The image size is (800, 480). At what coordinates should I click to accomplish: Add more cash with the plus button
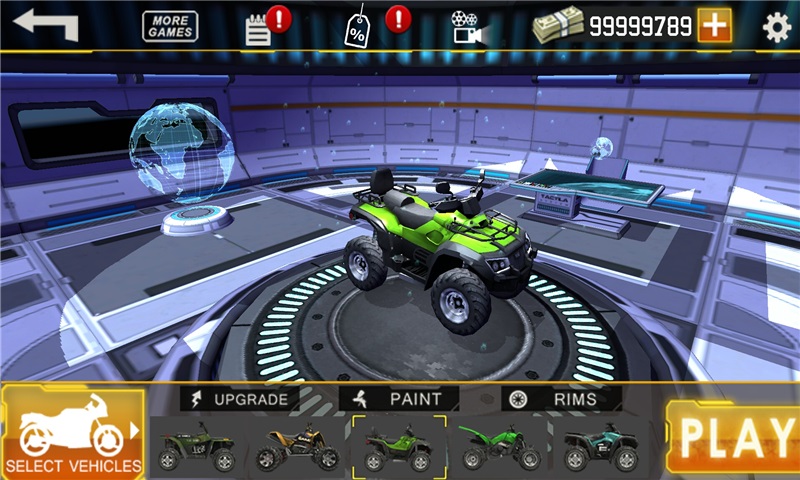click(714, 26)
